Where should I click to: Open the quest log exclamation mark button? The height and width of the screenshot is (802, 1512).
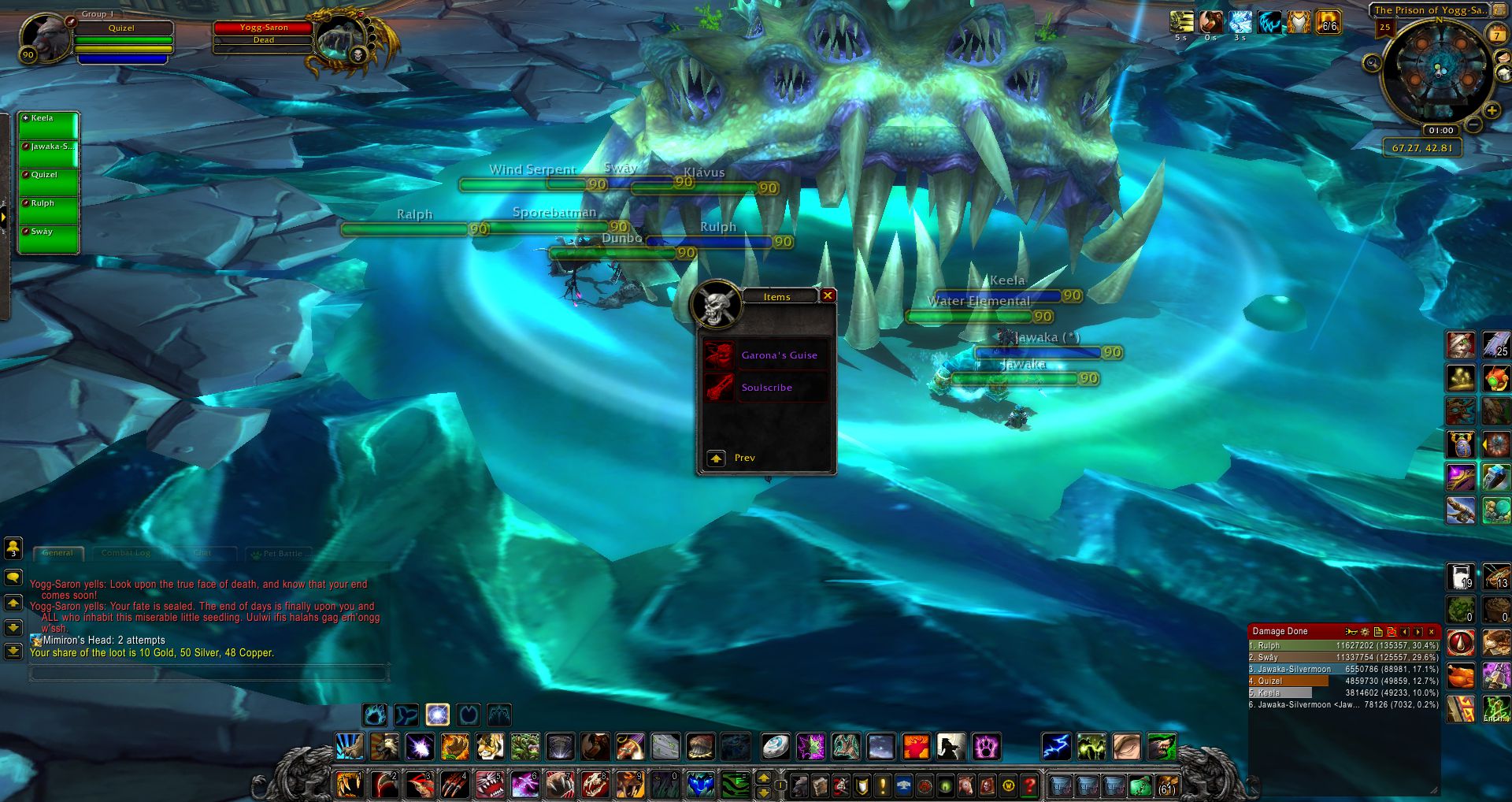point(883,785)
